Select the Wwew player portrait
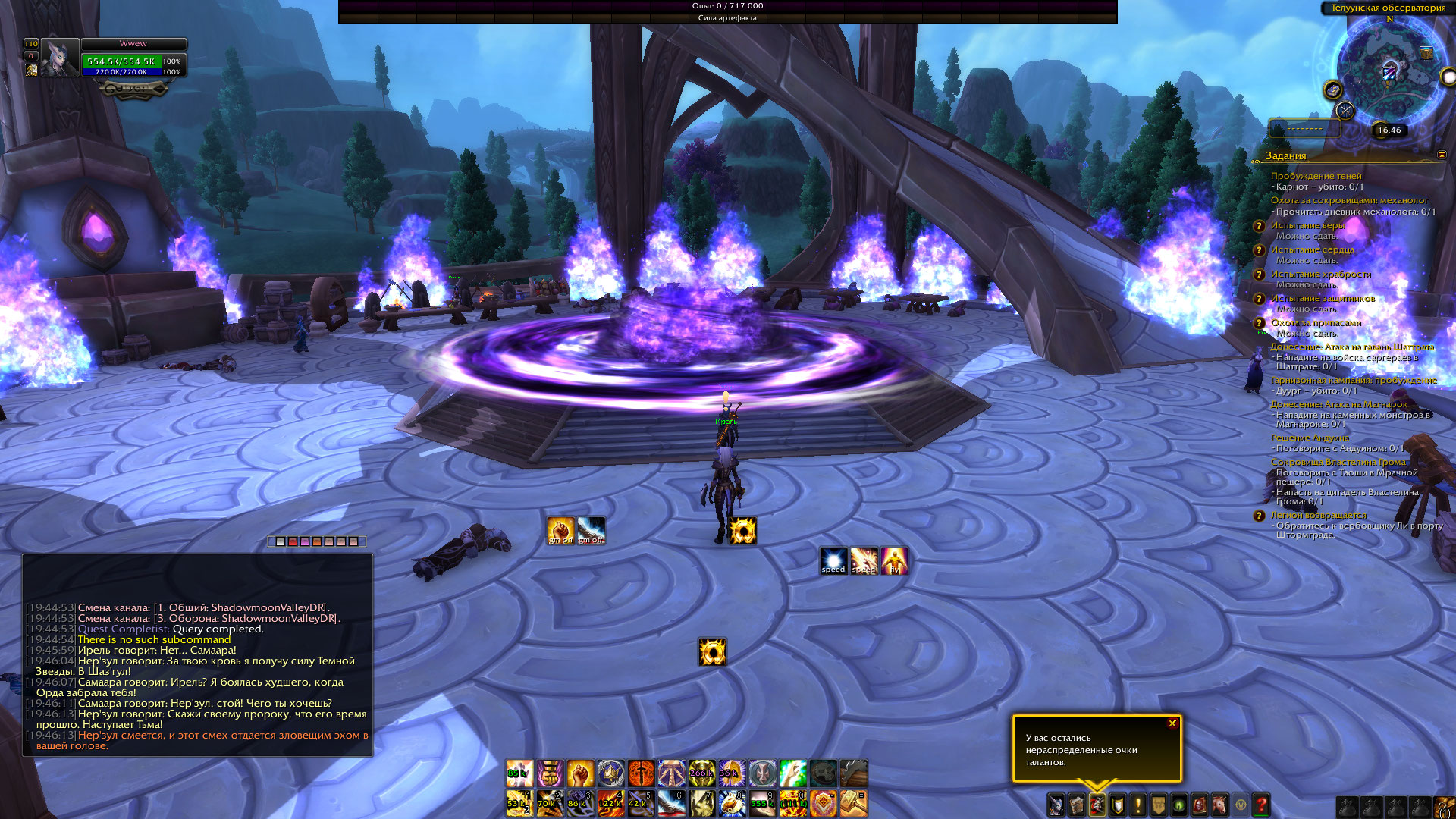Screen dimensions: 1456x819 click(60, 58)
